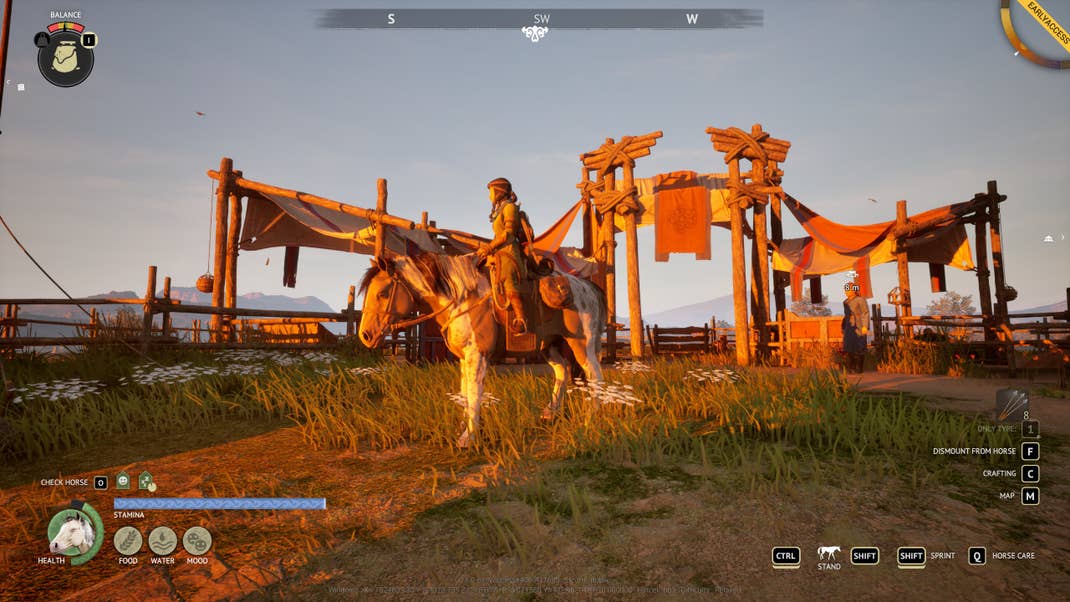Select the arrows ammo slot

click(1011, 404)
